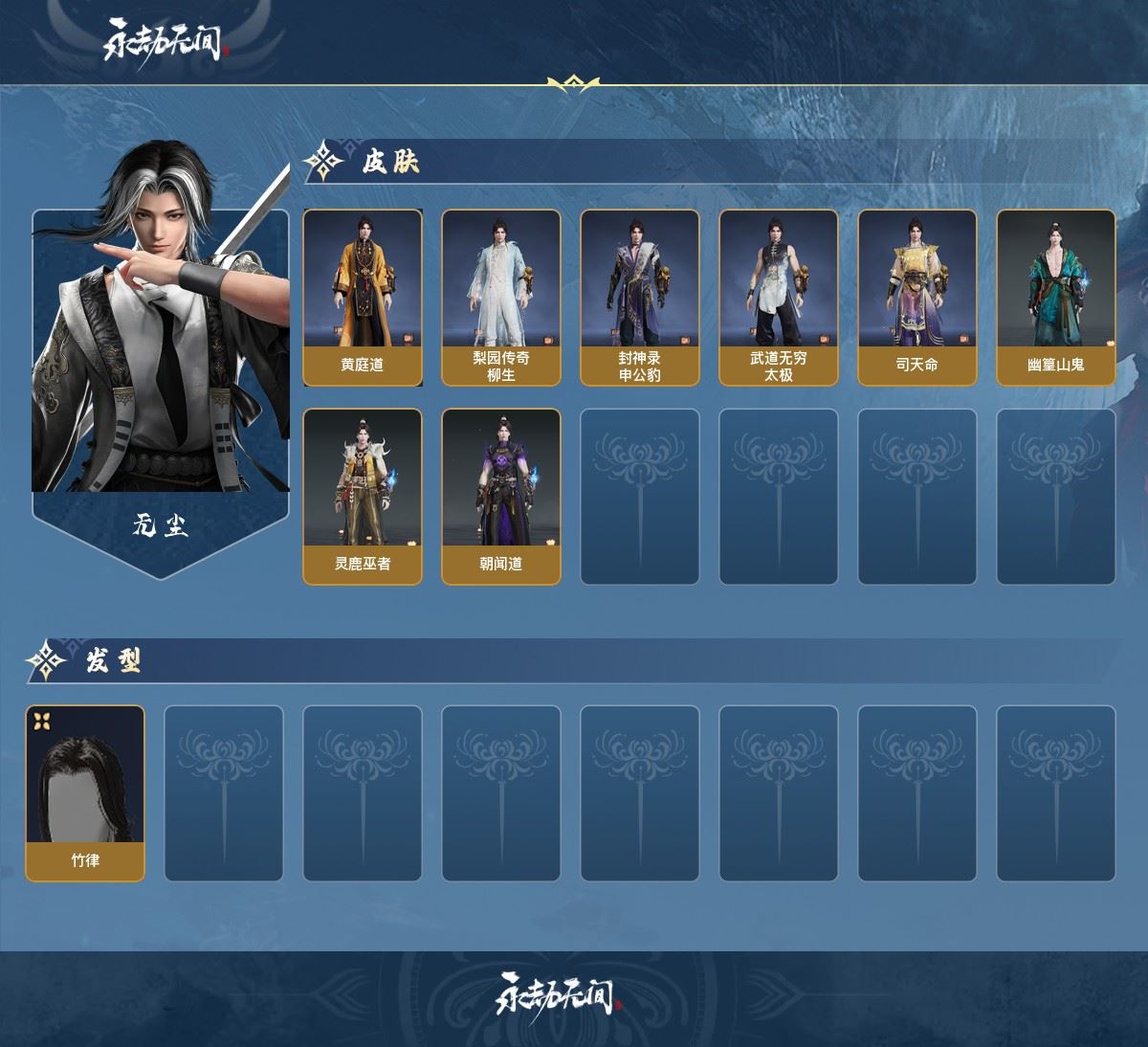Choose the 幽篁山鬼 skin card

[x=1056, y=298]
